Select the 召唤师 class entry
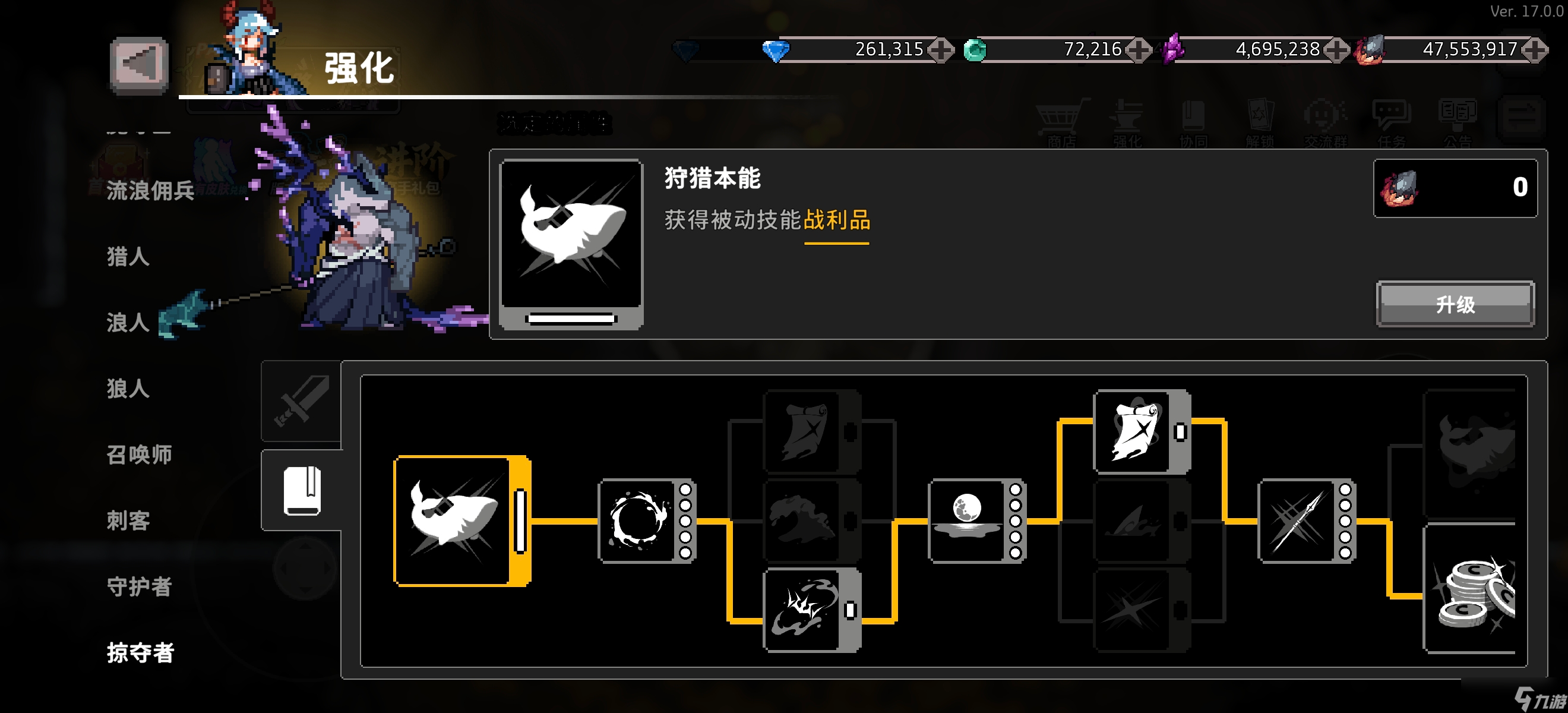The height and width of the screenshot is (713, 1568). point(138,453)
